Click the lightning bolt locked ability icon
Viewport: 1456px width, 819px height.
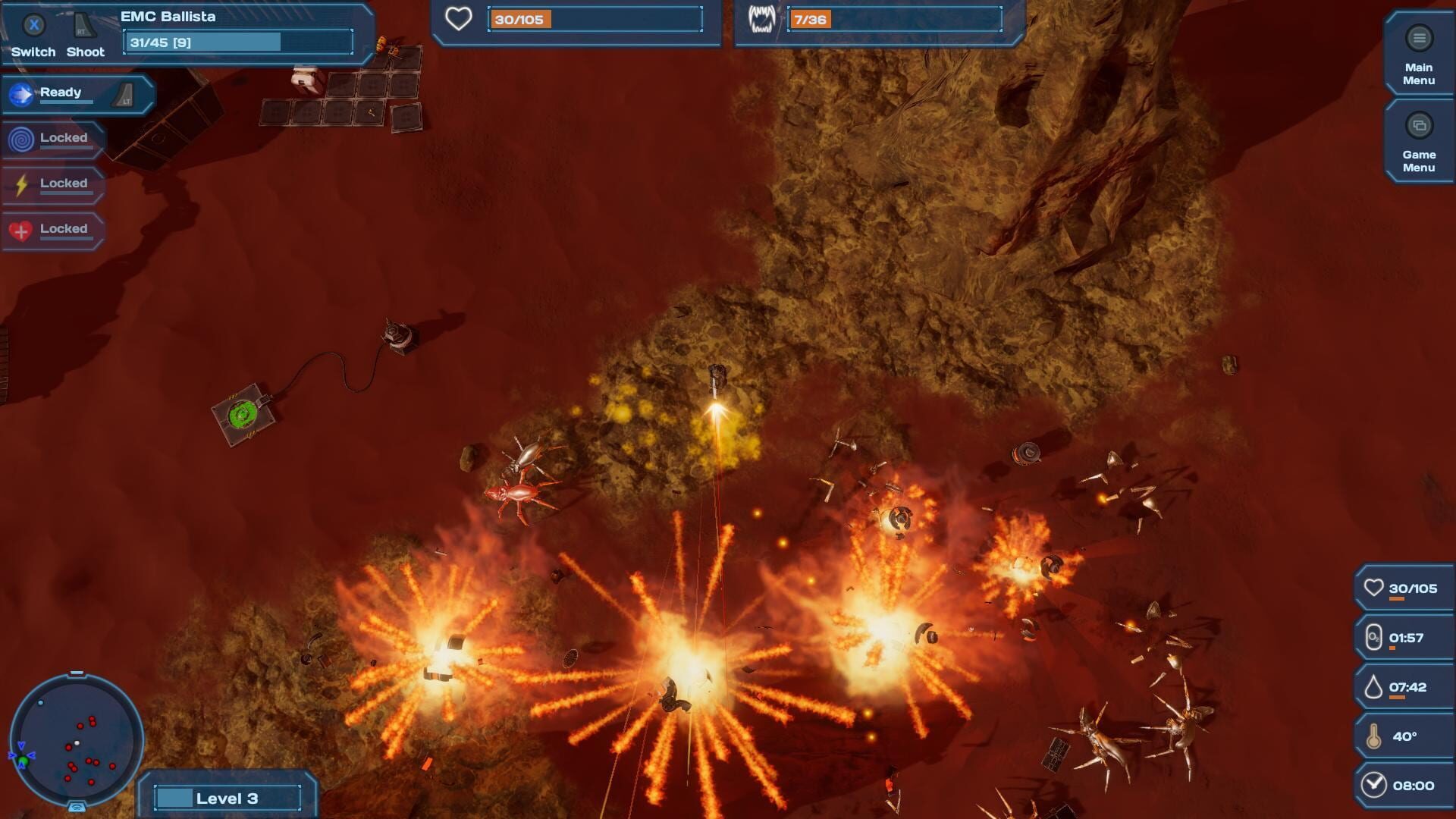click(x=21, y=183)
